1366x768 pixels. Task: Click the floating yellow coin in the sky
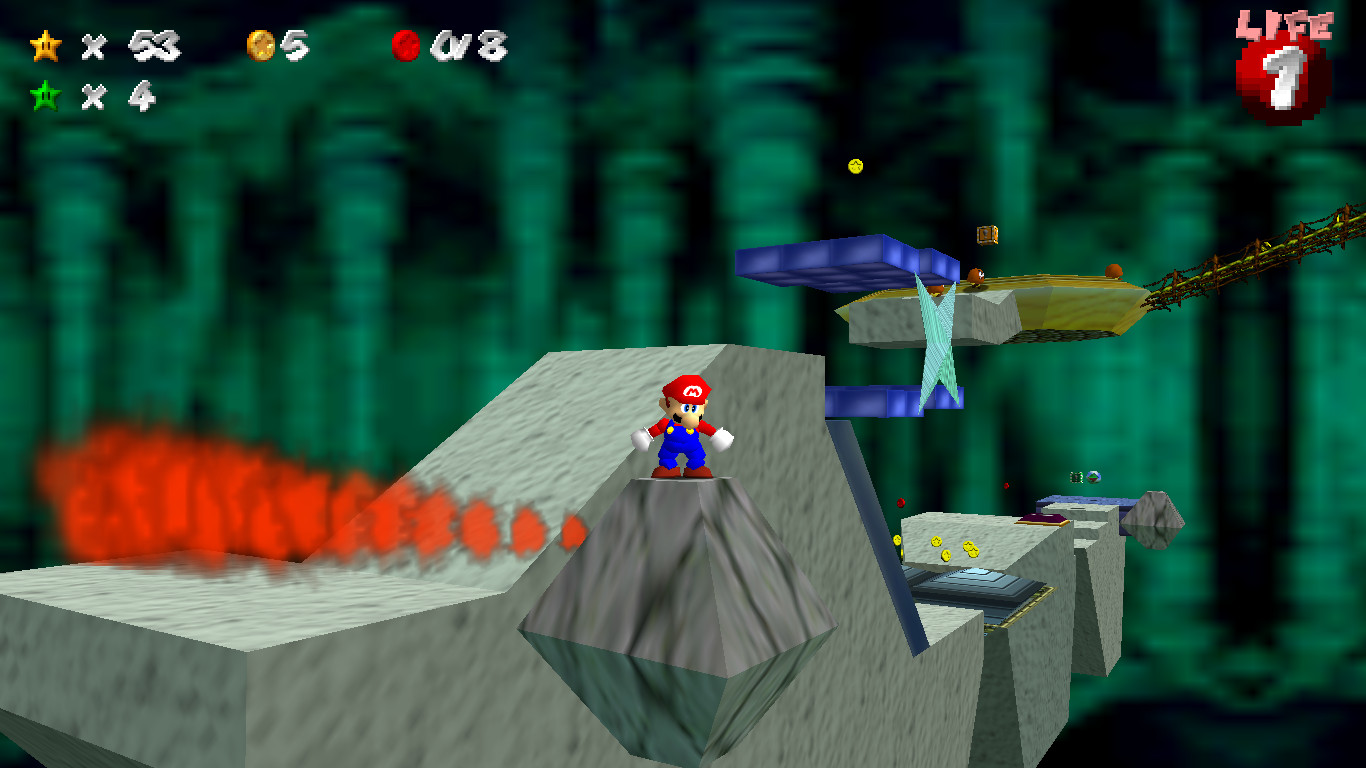pos(855,166)
